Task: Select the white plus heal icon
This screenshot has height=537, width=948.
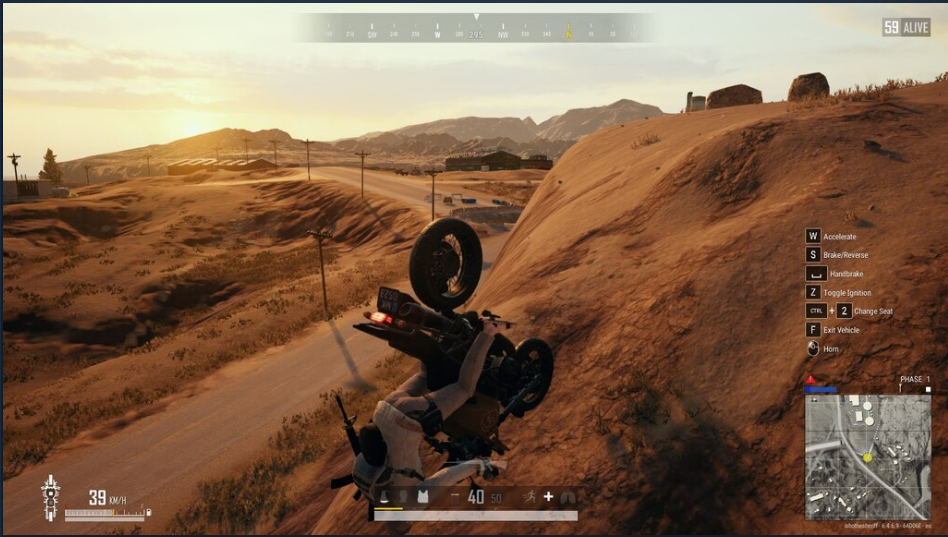Action: [x=548, y=496]
